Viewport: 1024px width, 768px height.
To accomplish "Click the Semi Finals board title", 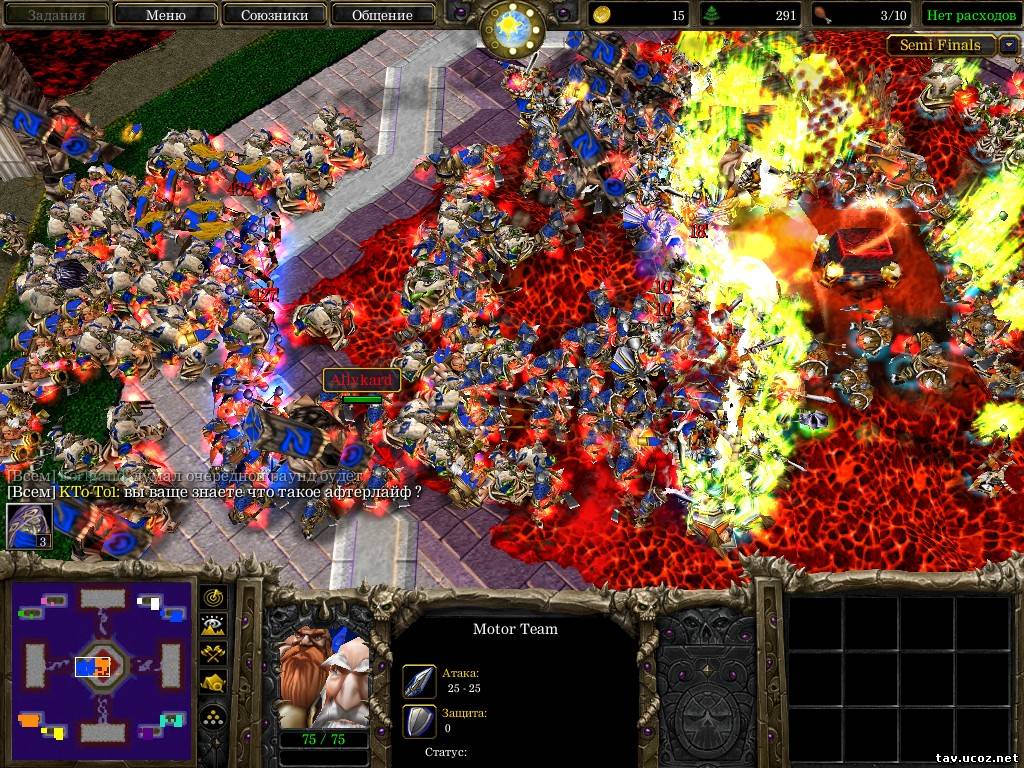I will 940,45.
